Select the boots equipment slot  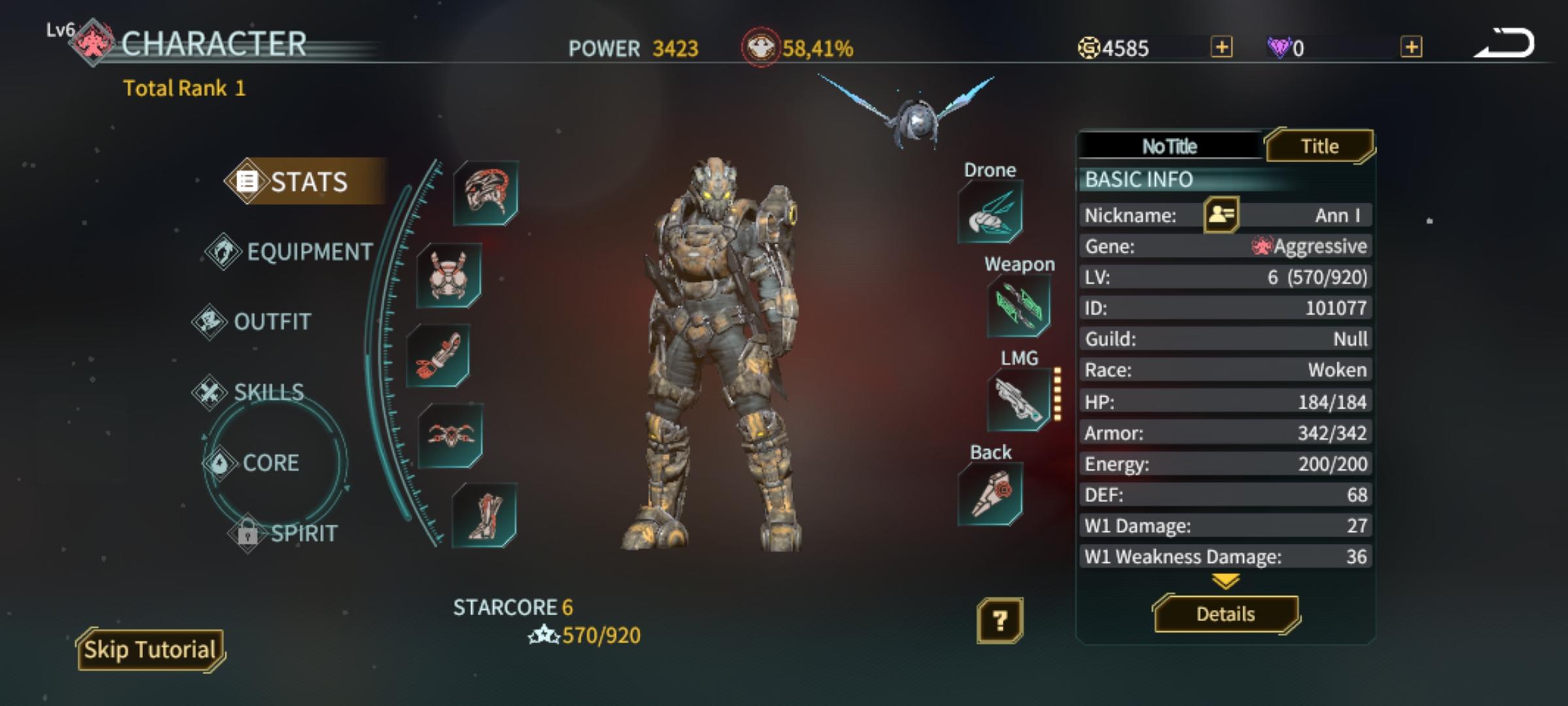pyautogui.click(x=484, y=514)
